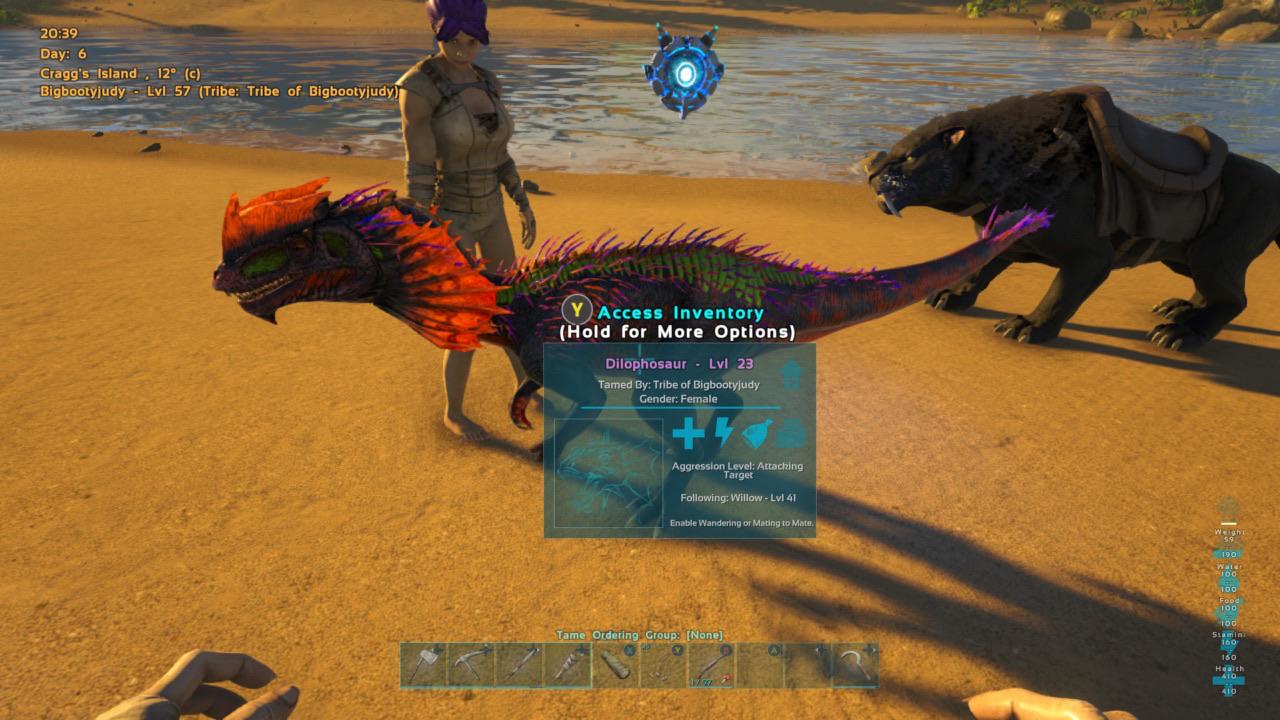Viewport: 1280px width, 720px height.
Task: Select the waterskin in the hotbar
Action: pyautogui.click(x=616, y=670)
